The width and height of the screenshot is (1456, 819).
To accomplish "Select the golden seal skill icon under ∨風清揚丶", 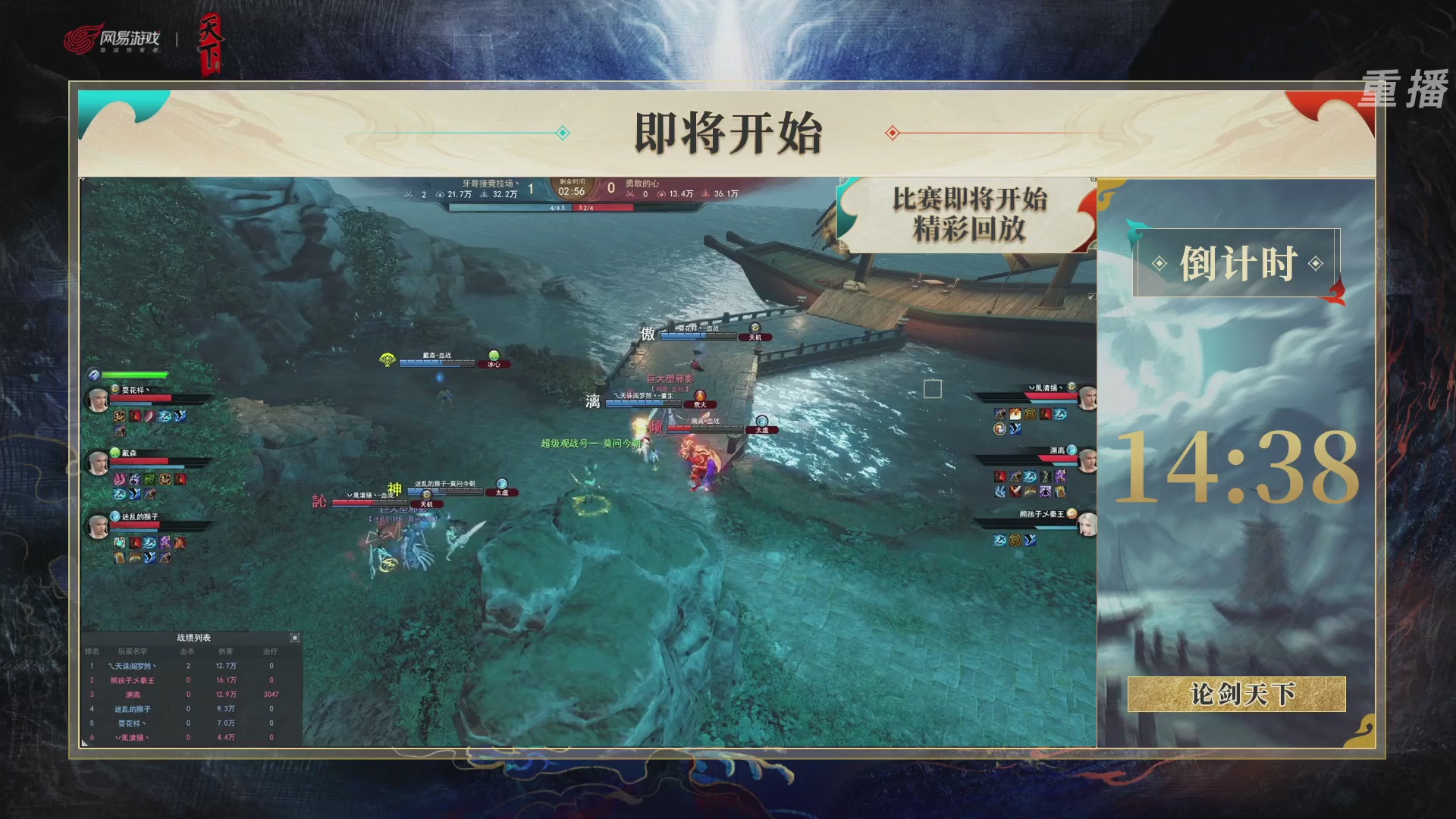I will 1031,414.
